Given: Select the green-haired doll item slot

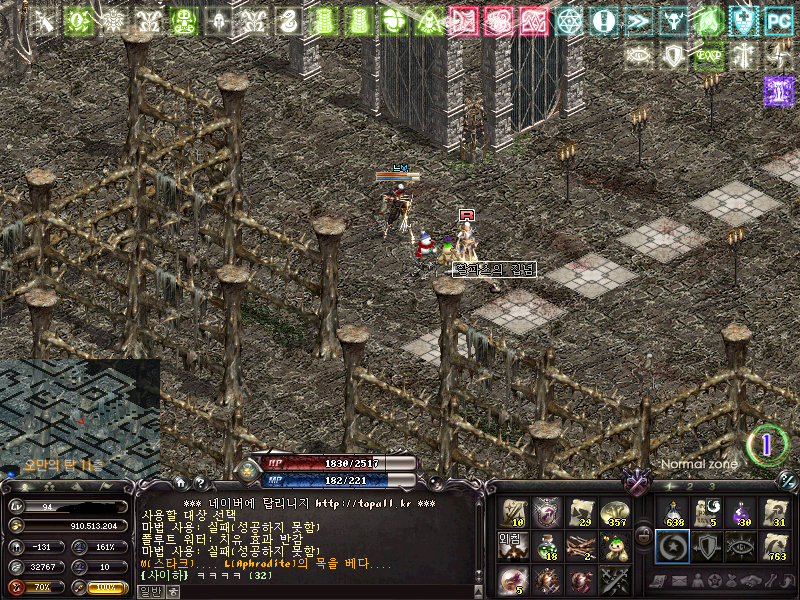Looking at the screenshot, I should [615, 546].
